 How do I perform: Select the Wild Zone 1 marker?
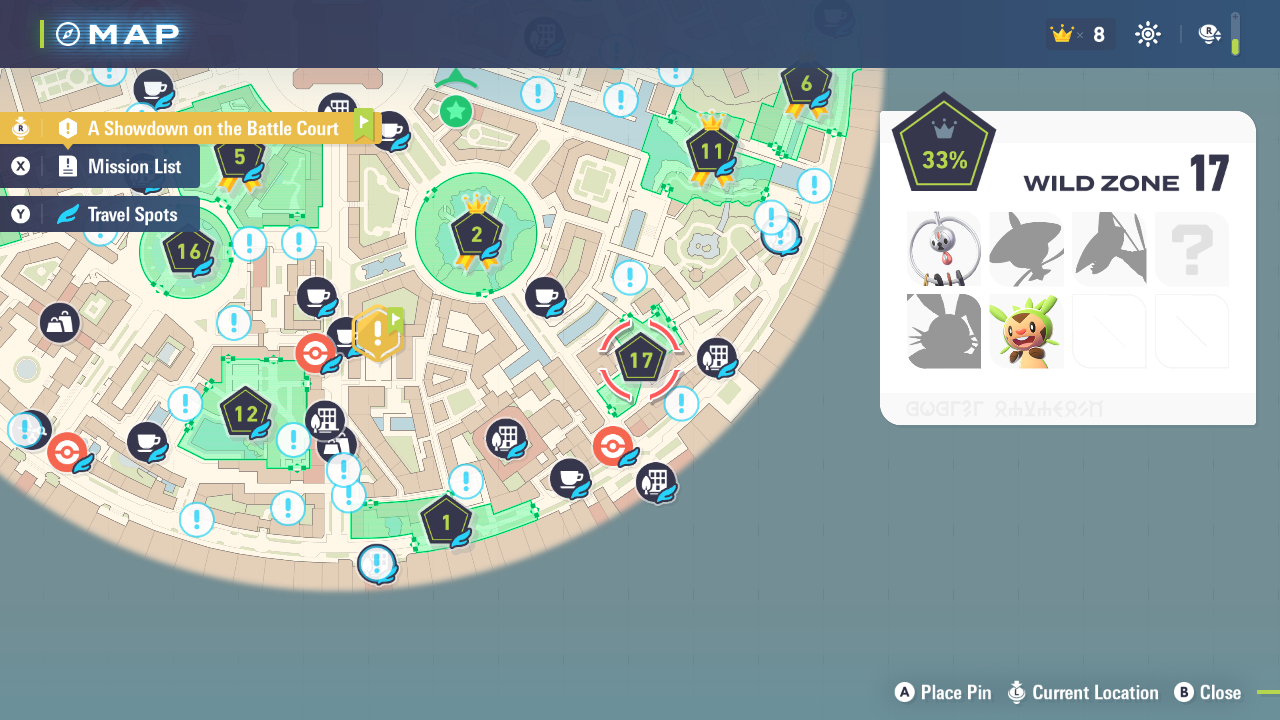click(446, 520)
